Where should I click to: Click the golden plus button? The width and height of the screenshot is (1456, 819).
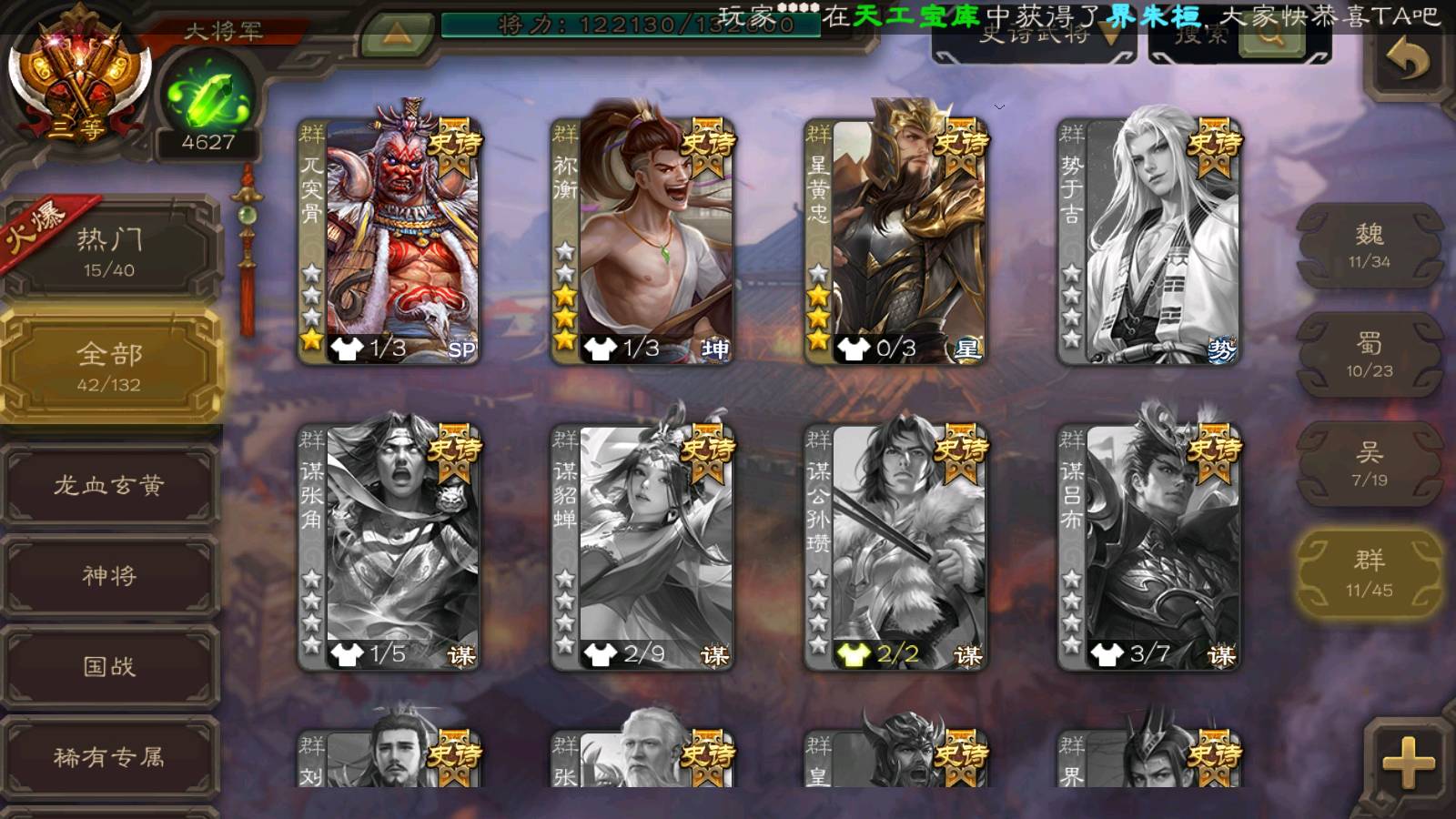click(1408, 763)
